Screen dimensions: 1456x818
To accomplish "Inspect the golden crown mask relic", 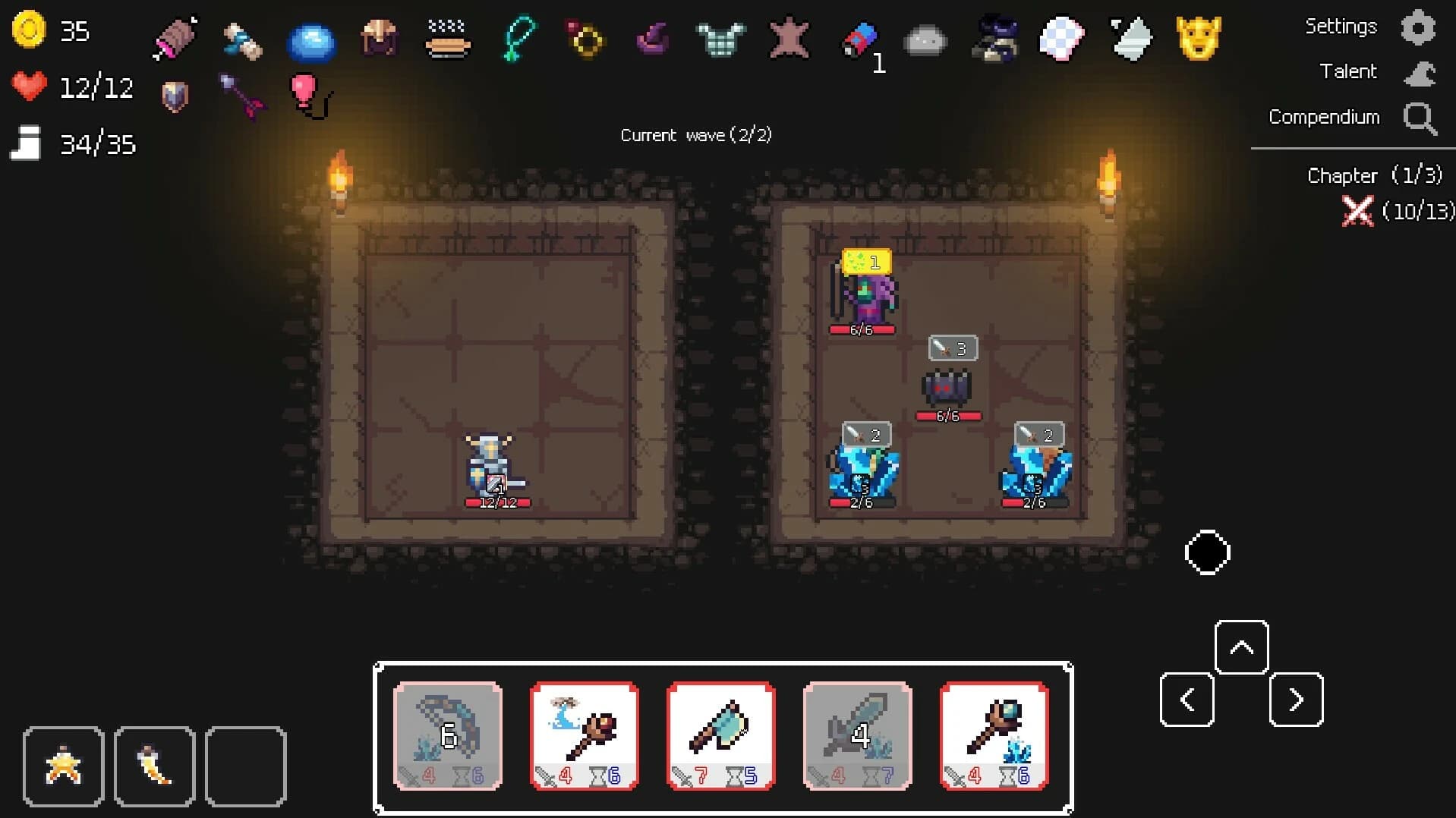I will [1198, 38].
